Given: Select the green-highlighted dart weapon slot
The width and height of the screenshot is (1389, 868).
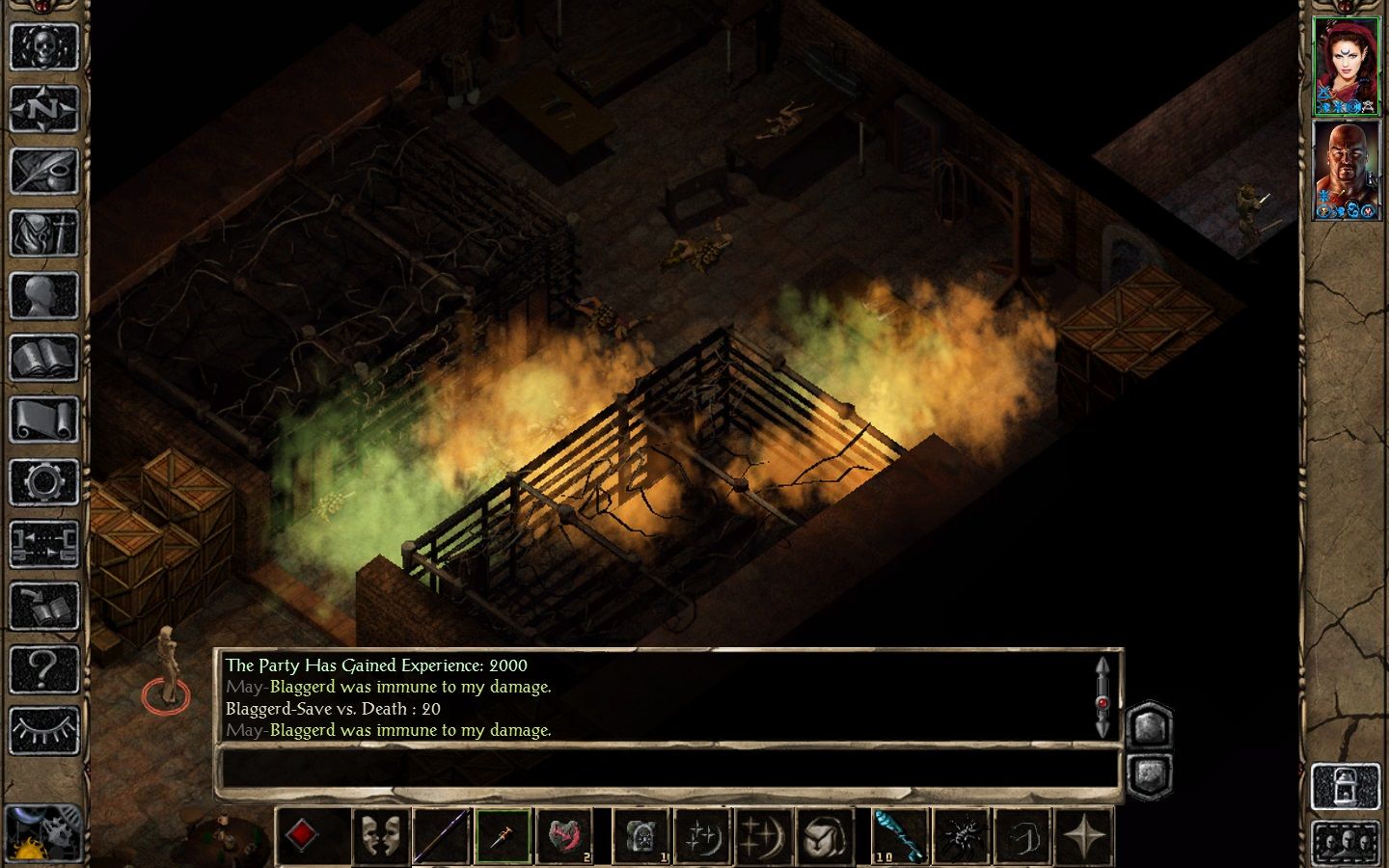Looking at the screenshot, I should 503,835.
